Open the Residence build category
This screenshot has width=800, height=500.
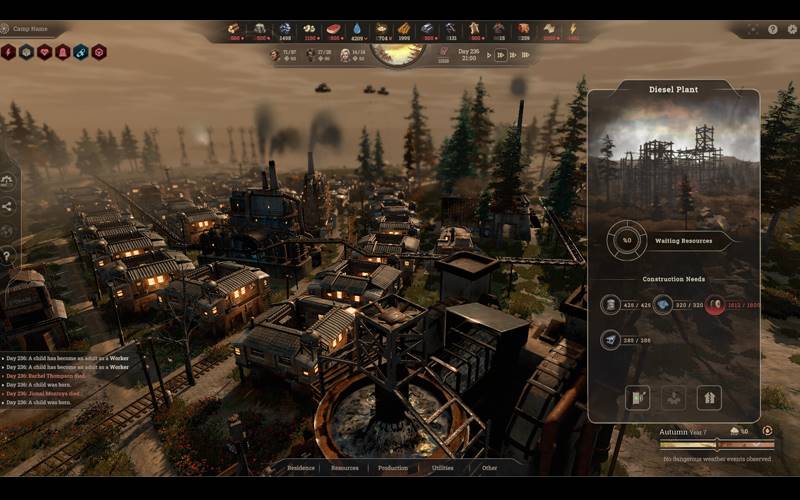(x=301, y=467)
